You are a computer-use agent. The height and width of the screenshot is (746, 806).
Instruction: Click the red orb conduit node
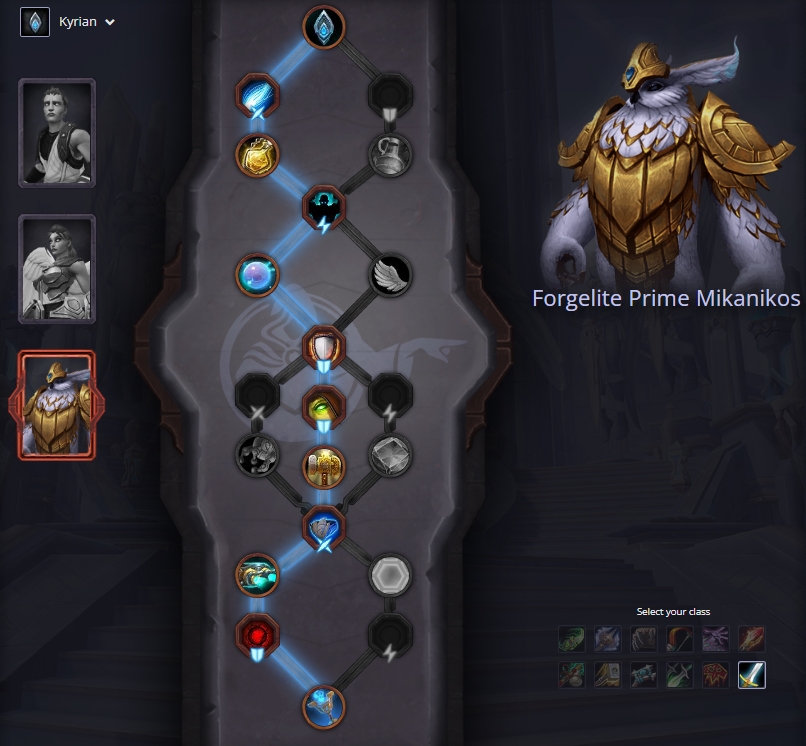tap(257, 634)
